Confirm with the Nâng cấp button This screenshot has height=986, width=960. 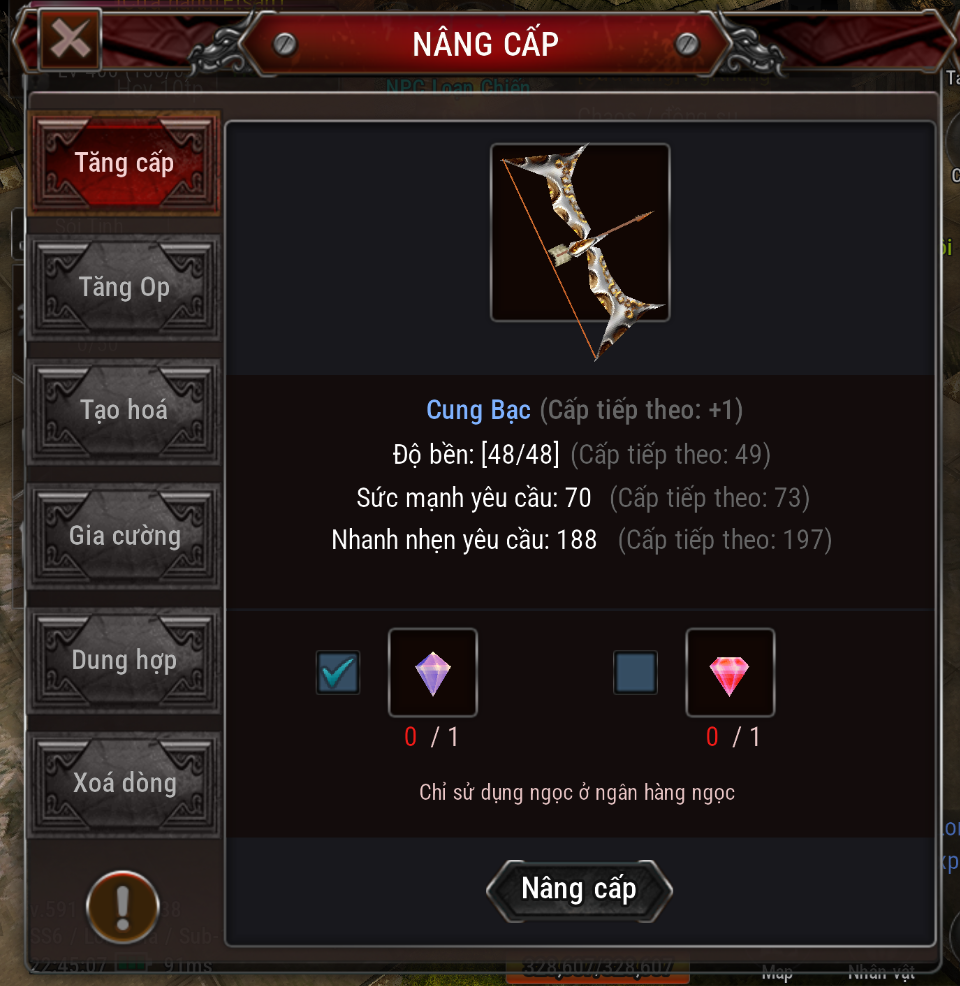(579, 889)
